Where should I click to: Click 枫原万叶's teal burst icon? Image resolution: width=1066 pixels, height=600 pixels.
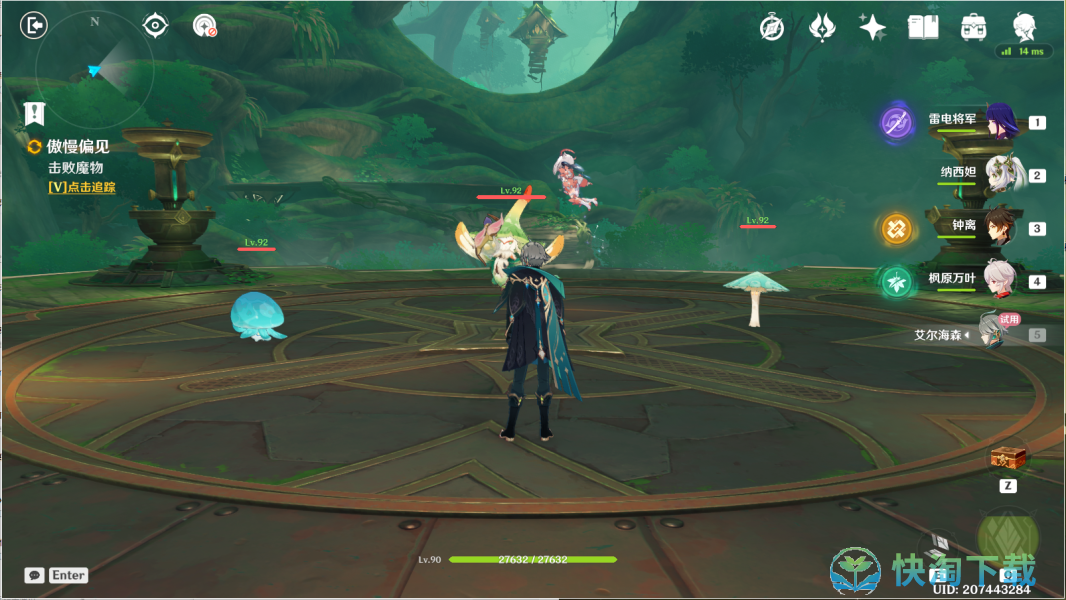coord(894,282)
